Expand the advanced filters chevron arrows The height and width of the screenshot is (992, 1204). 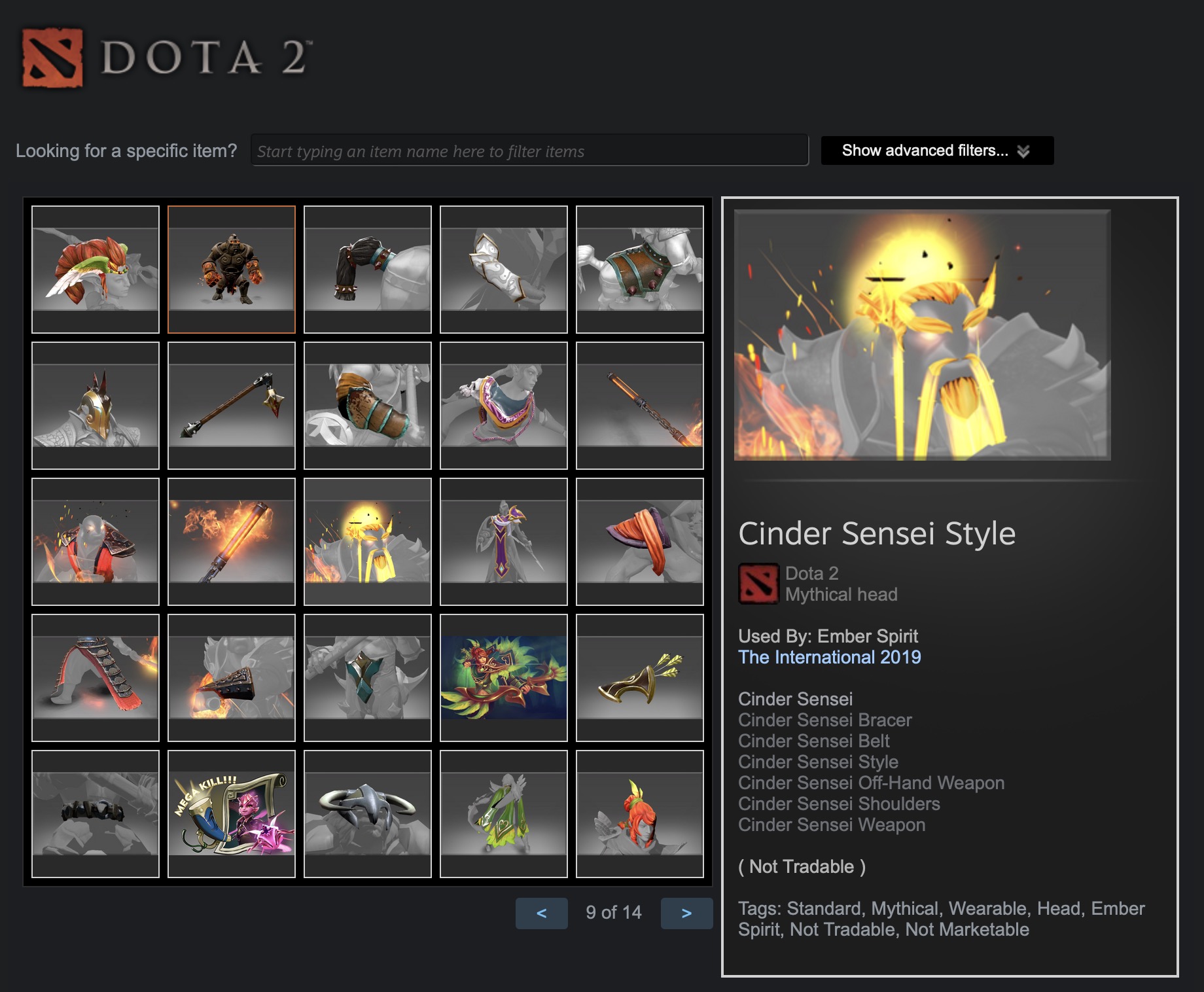point(1025,151)
